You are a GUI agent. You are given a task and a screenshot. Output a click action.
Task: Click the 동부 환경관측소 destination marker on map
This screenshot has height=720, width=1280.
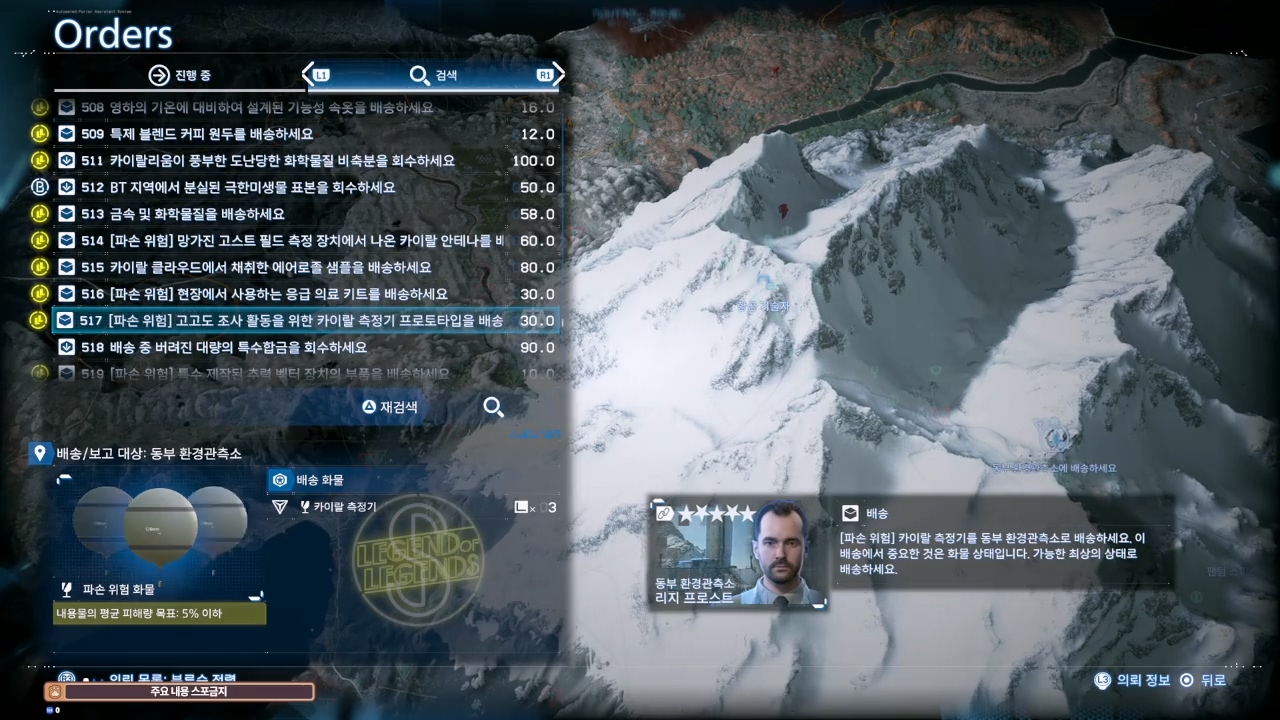[x=1058, y=438]
